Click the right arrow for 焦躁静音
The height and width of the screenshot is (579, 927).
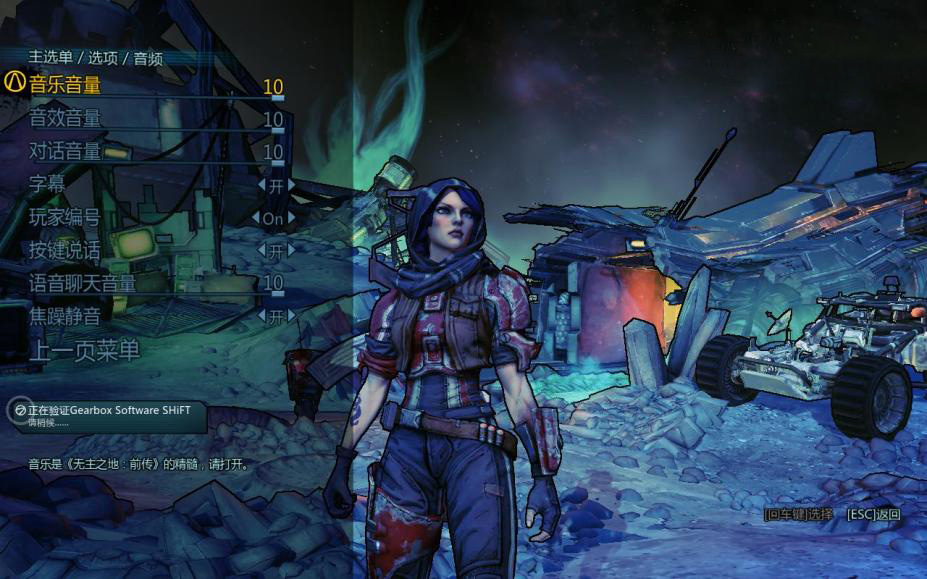(x=291, y=316)
